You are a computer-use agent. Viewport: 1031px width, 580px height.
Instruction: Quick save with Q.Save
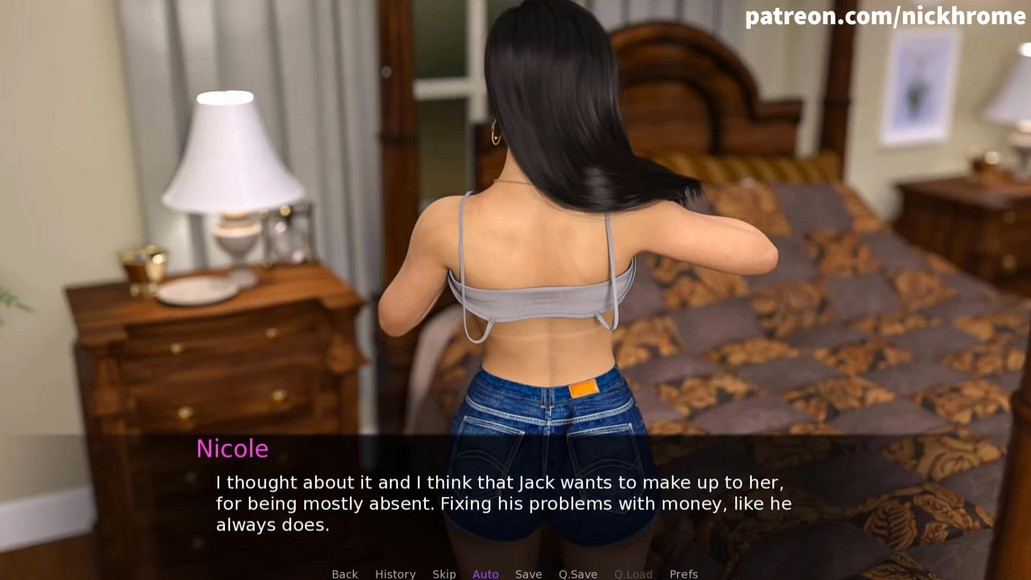coord(578,574)
